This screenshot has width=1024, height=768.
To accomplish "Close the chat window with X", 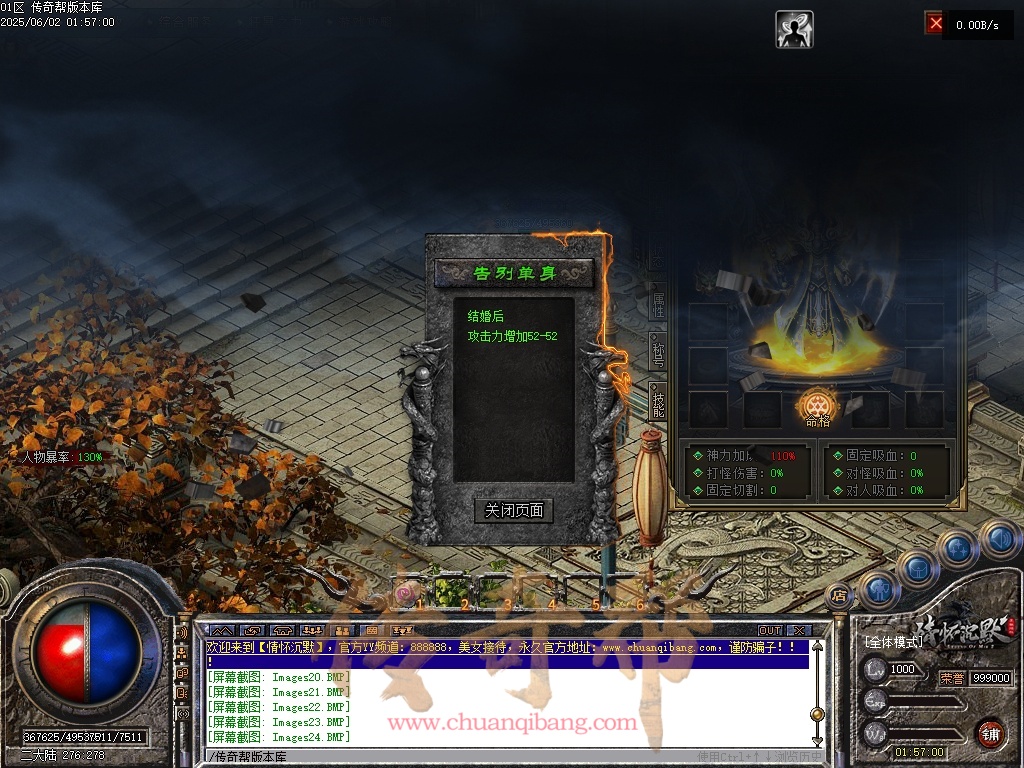I will tap(797, 630).
